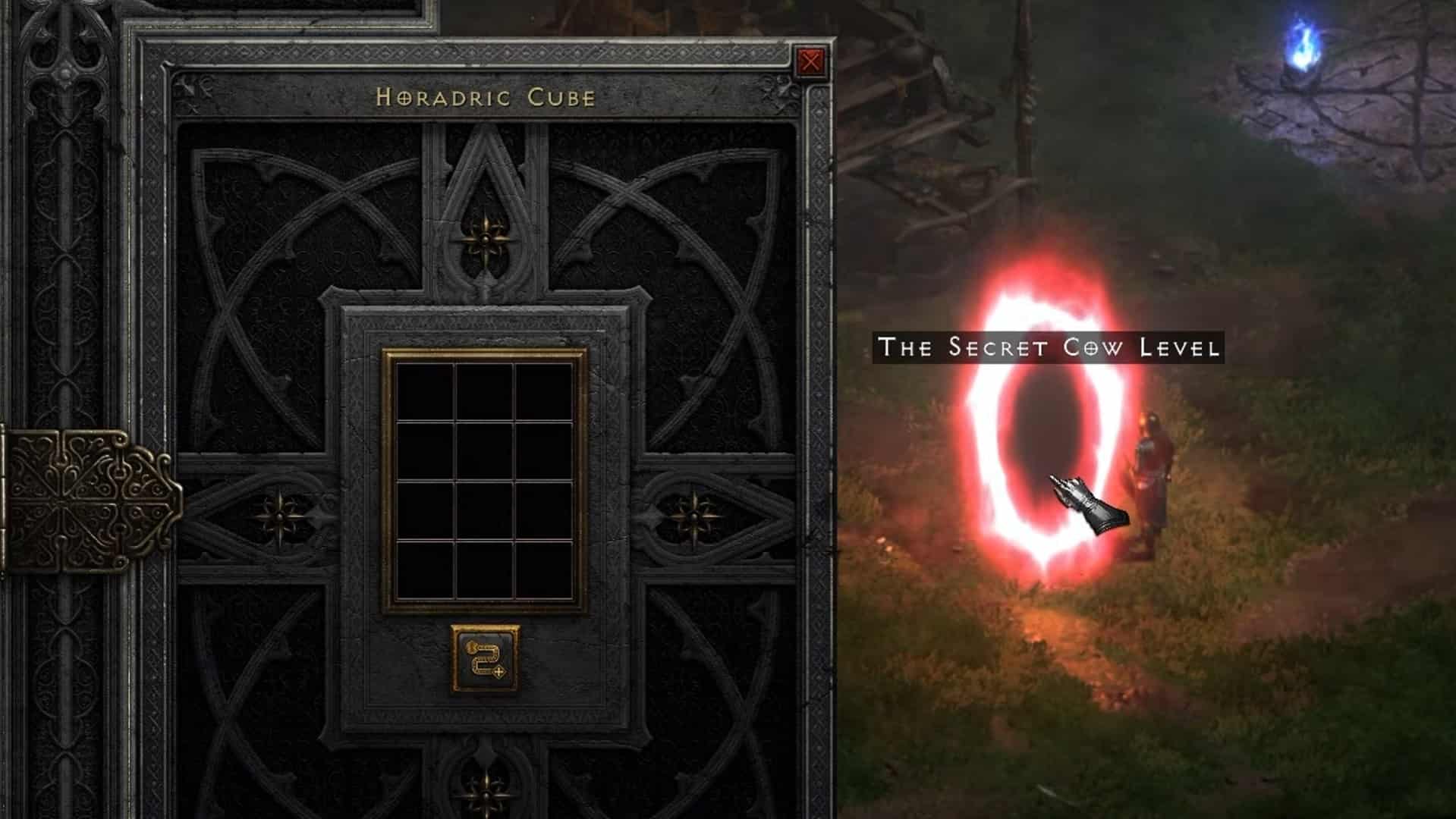The height and width of the screenshot is (819, 1456).
Task: Select the top-left Horadric Cube slot
Action: 423,393
